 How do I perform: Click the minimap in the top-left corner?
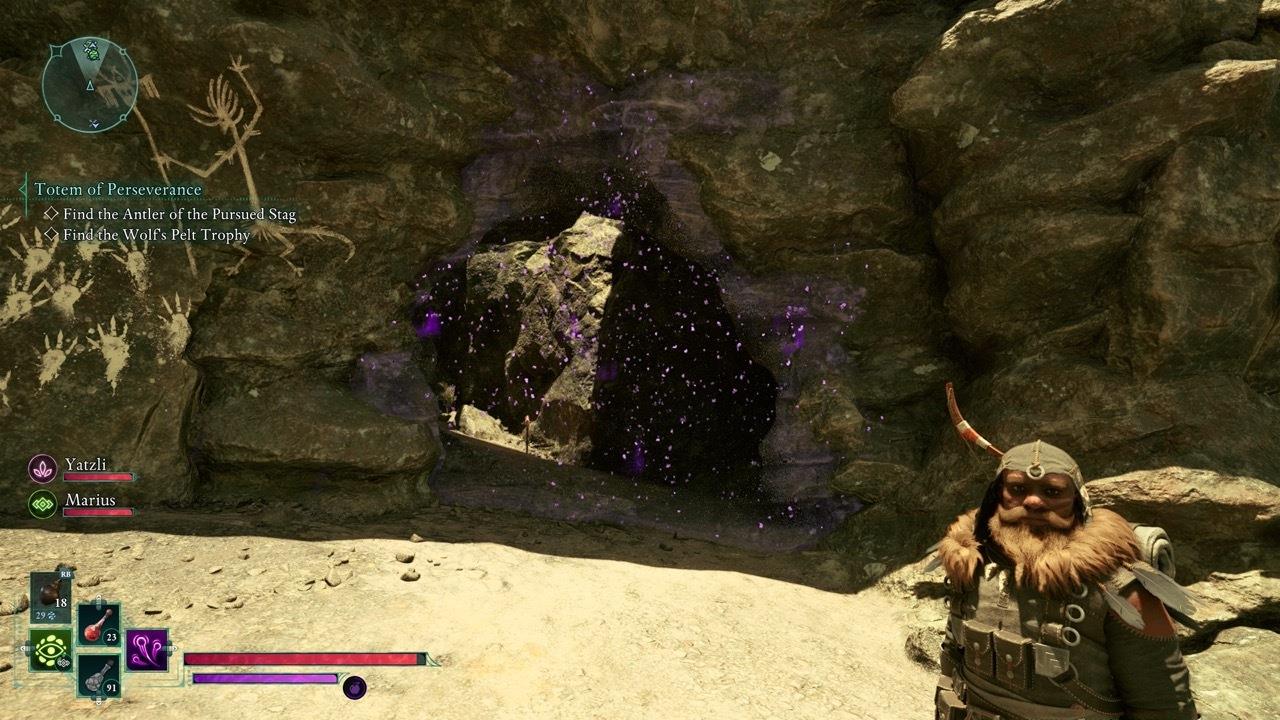[88, 83]
